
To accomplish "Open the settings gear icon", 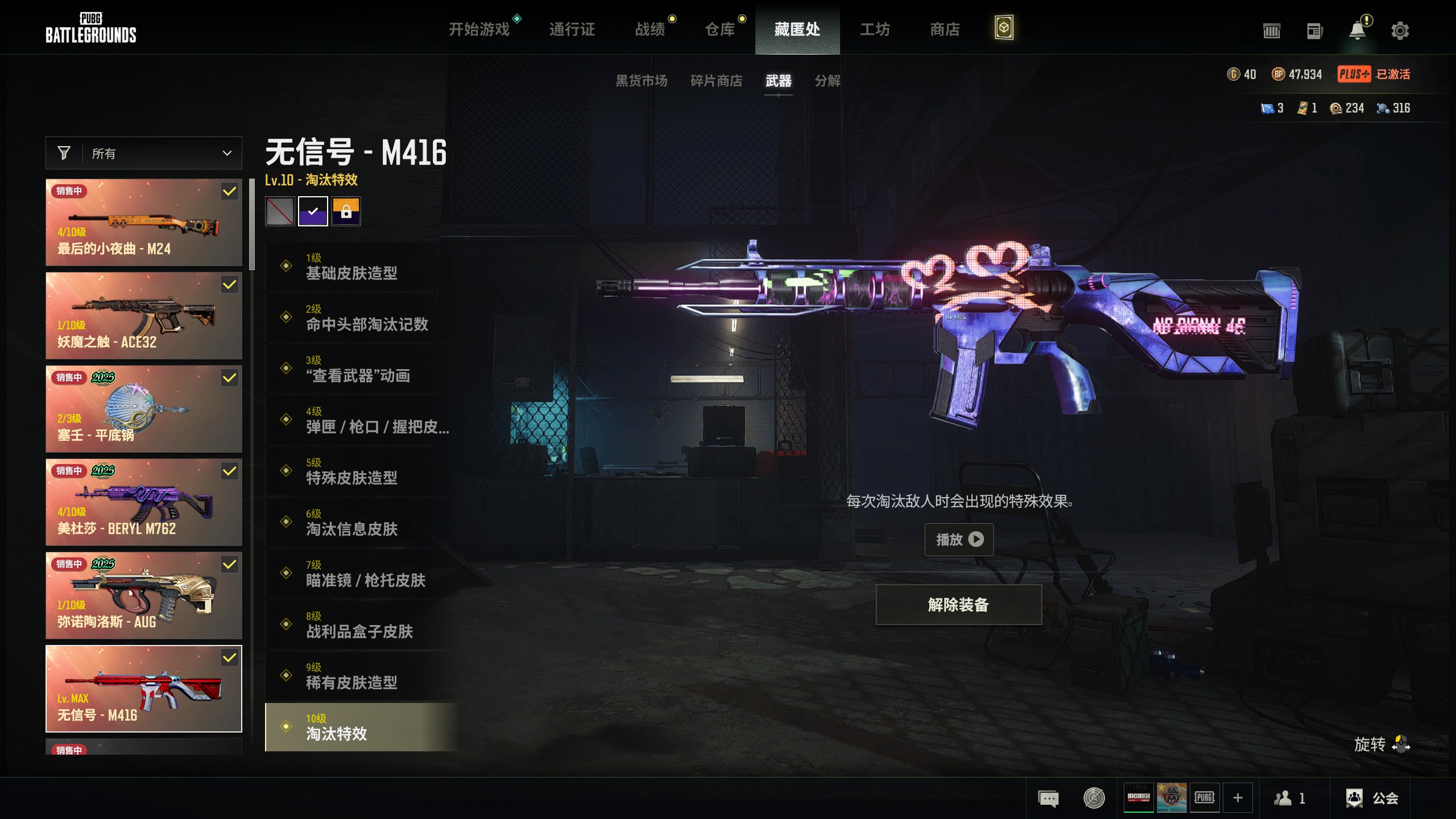I will tap(1400, 30).
